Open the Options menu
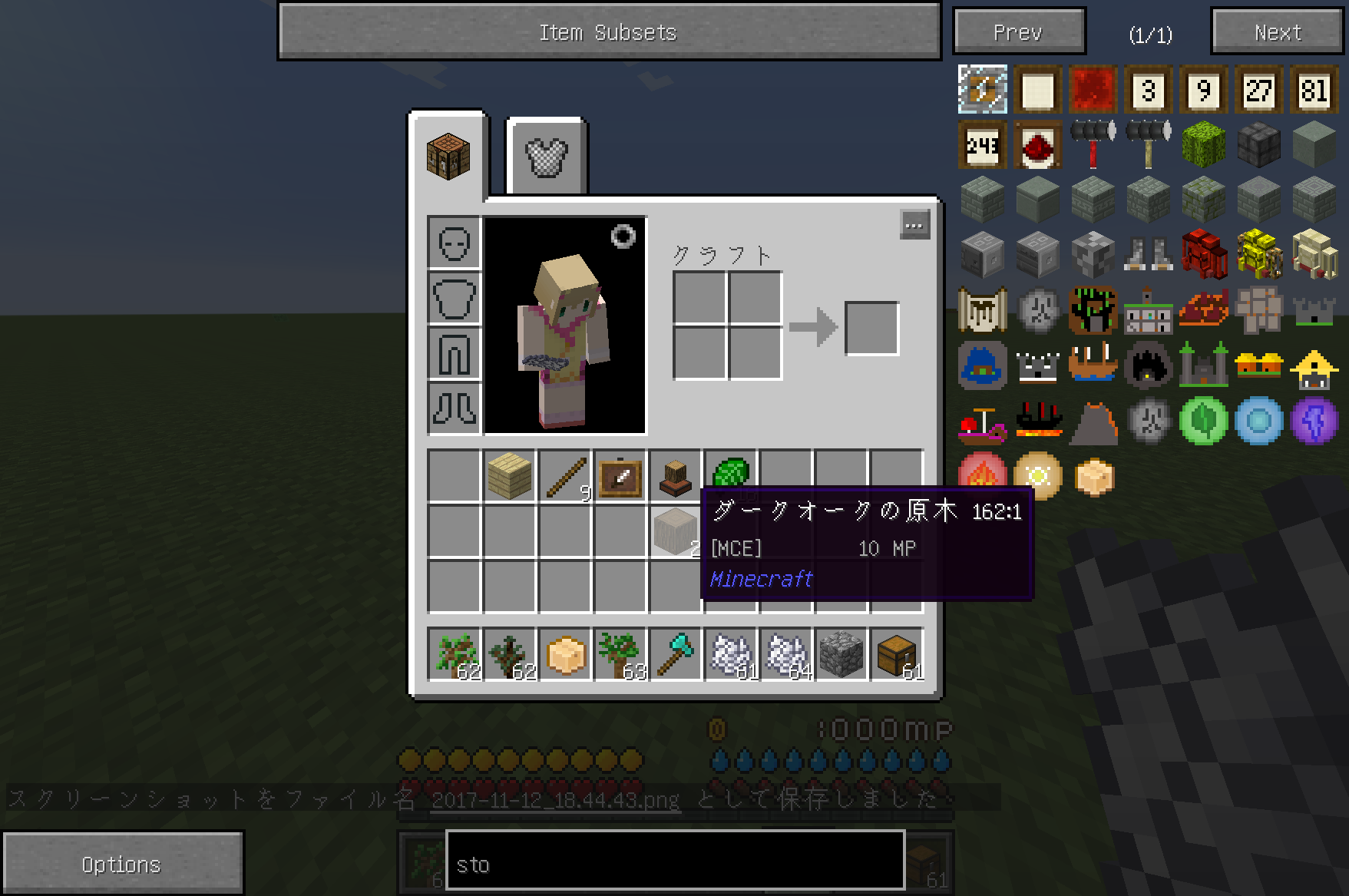 point(121,863)
